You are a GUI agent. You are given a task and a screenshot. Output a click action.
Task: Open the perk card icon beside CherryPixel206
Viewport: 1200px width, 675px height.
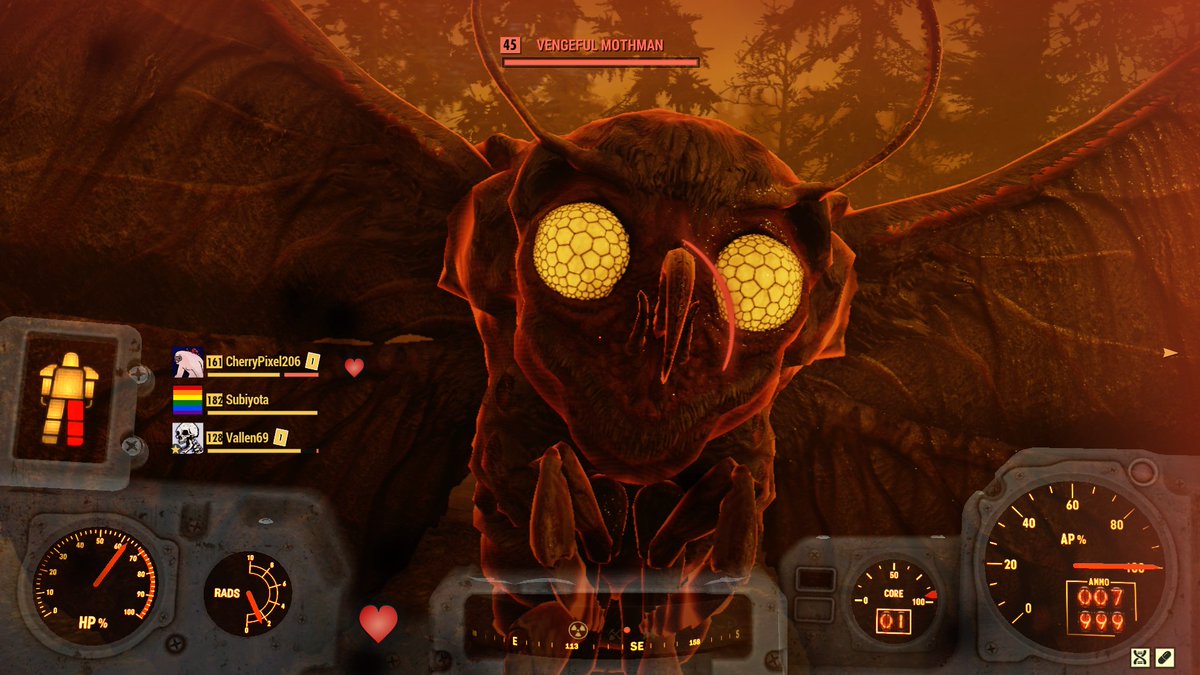[x=312, y=361]
